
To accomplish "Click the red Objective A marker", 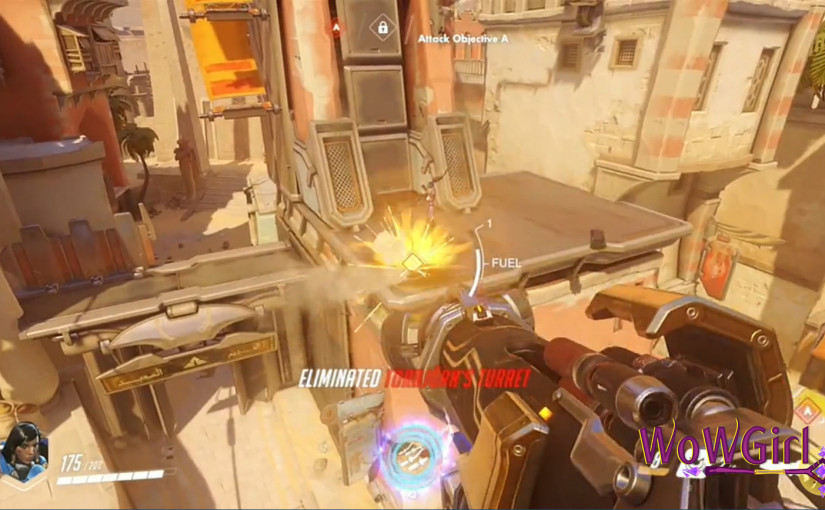I will tap(336, 28).
